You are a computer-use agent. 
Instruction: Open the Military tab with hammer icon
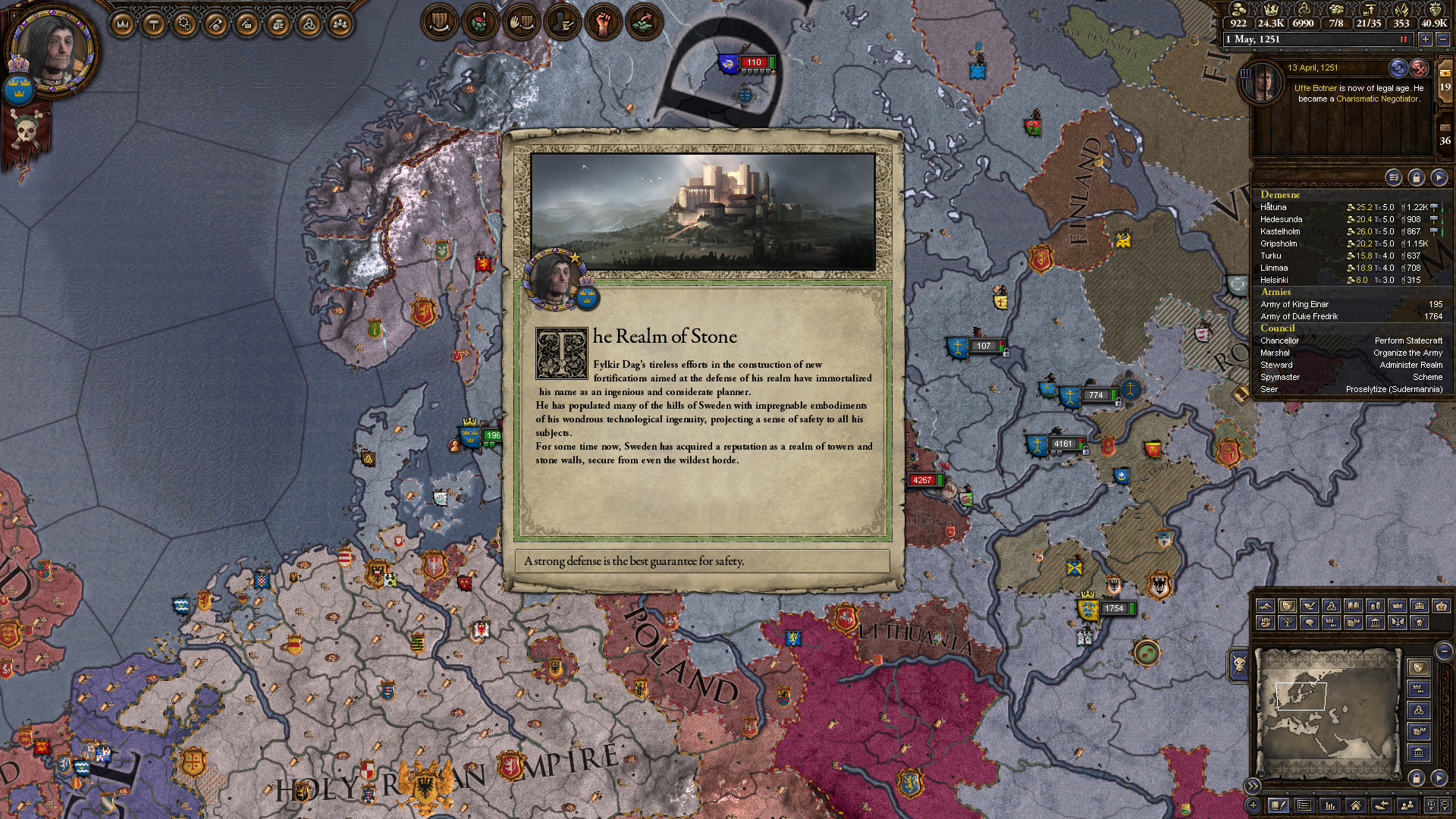[x=155, y=25]
